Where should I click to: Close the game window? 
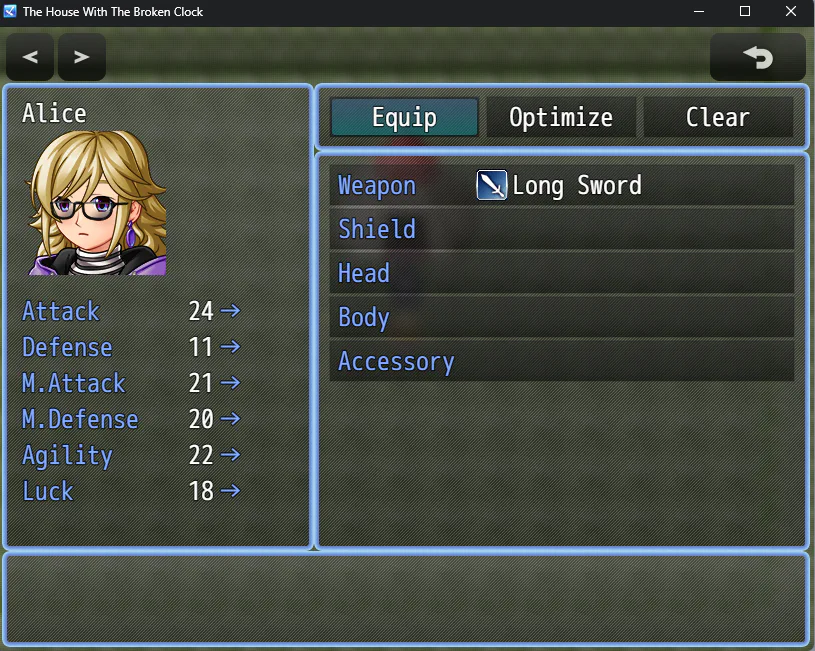pyautogui.click(x=791, y=12)
